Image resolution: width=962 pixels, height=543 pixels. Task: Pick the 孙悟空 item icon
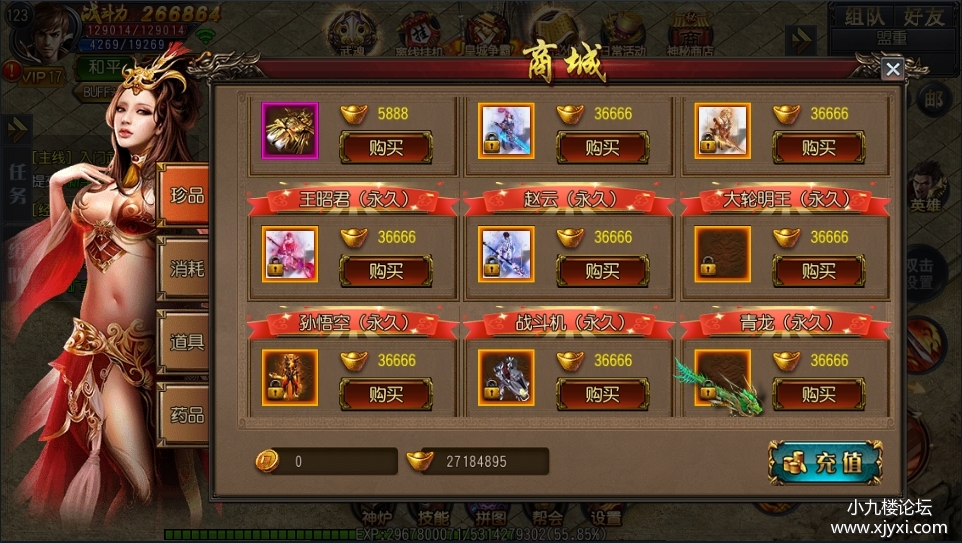(x=290, y=377)
